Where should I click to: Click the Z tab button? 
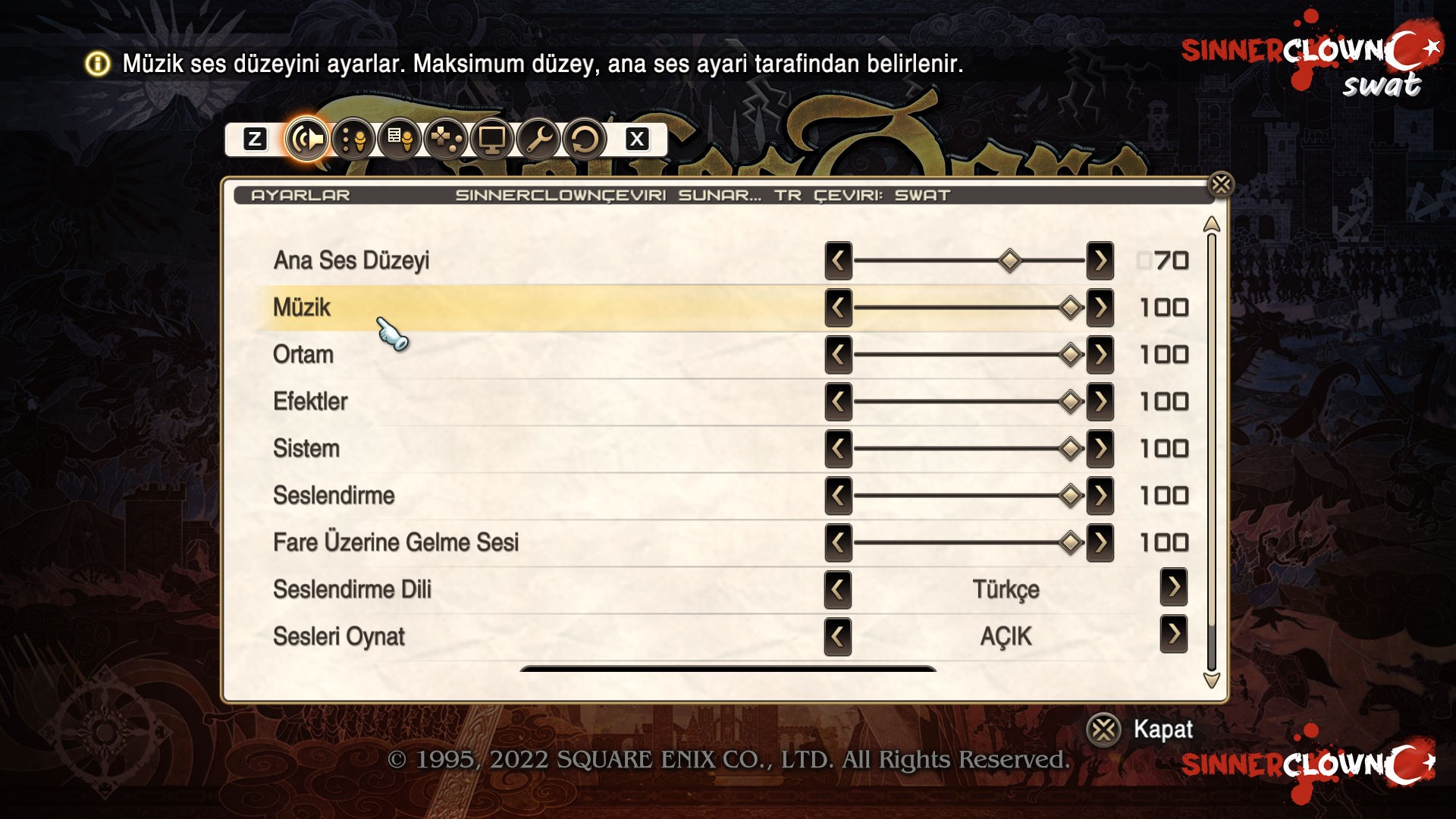coord(255,139)
